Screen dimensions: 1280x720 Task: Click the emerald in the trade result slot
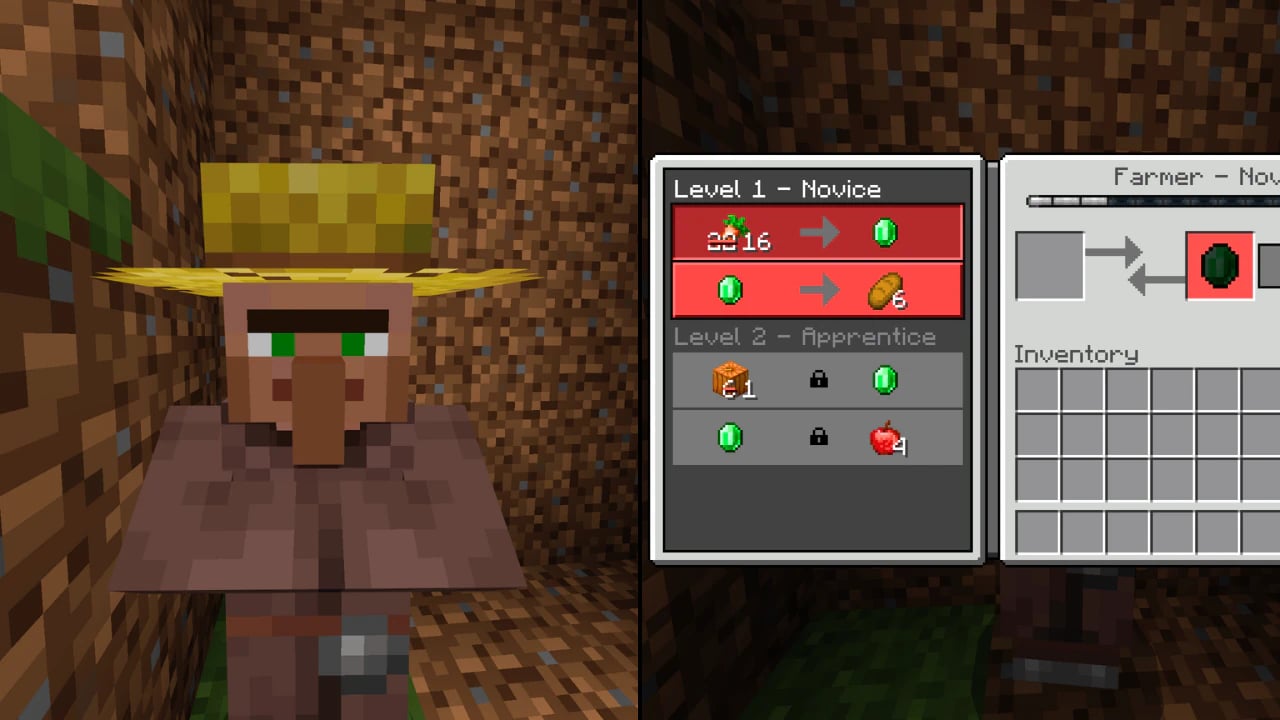[1219, 265]
